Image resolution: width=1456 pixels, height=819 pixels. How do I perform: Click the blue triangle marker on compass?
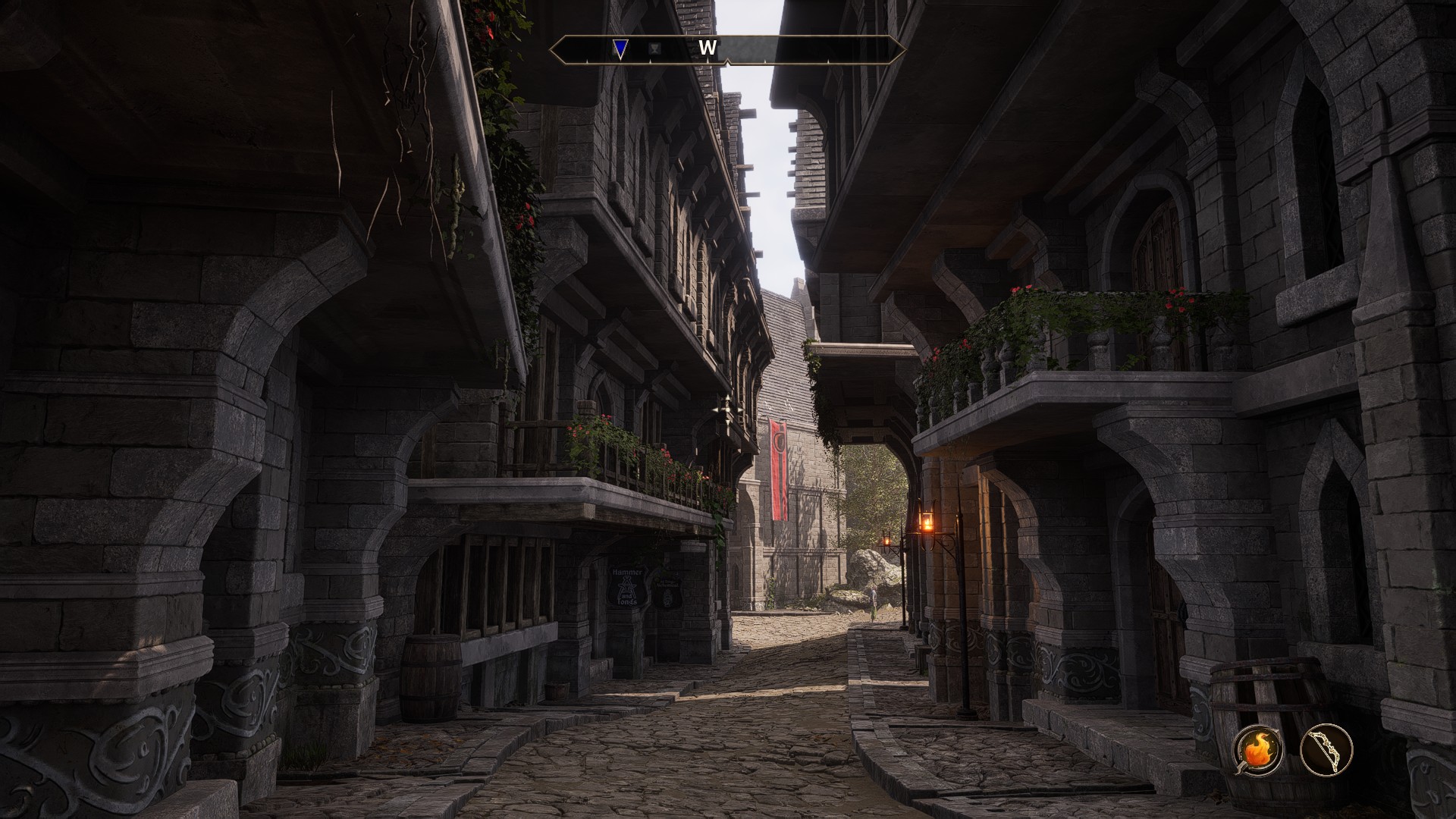[620, 49]
